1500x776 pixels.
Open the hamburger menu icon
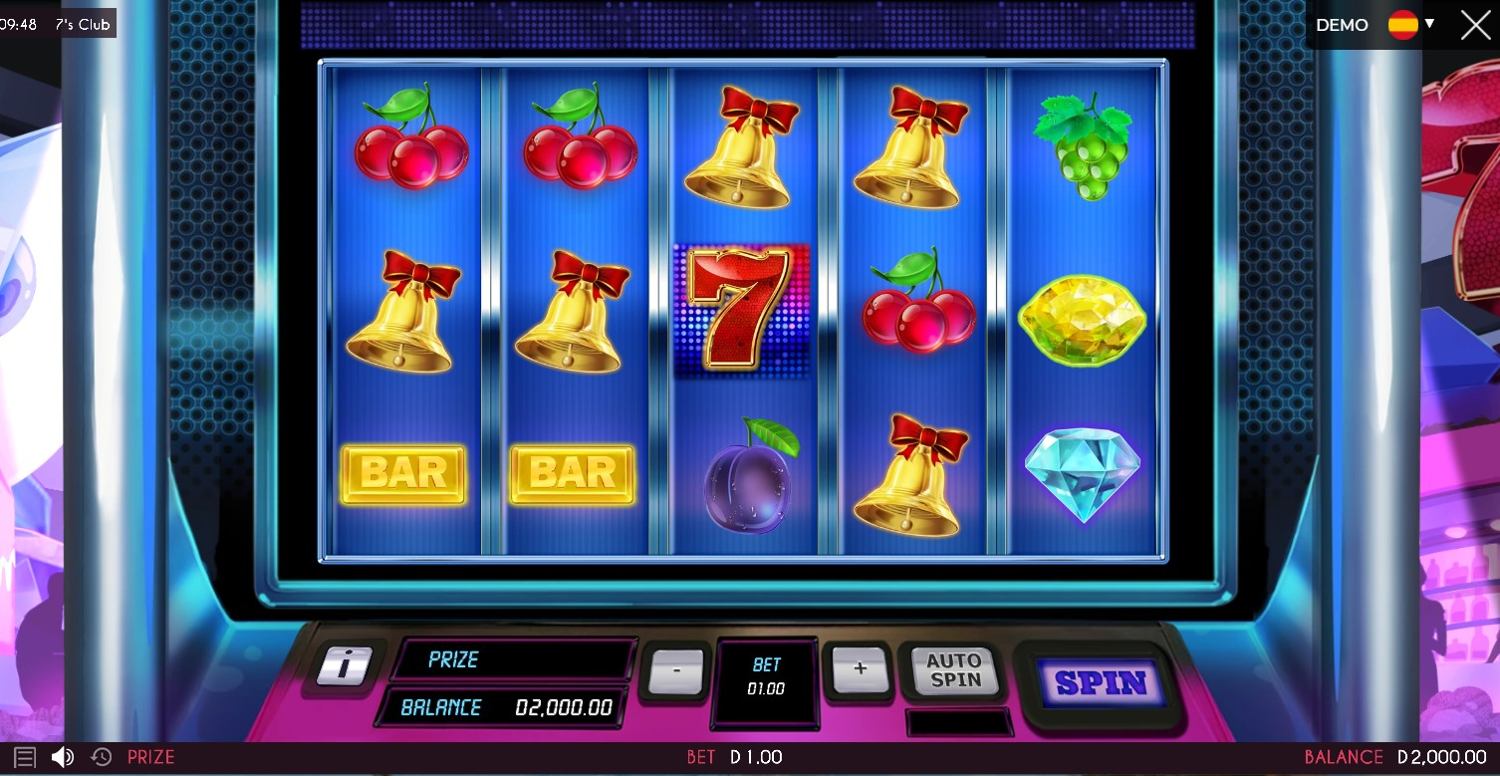click(25, 757)
